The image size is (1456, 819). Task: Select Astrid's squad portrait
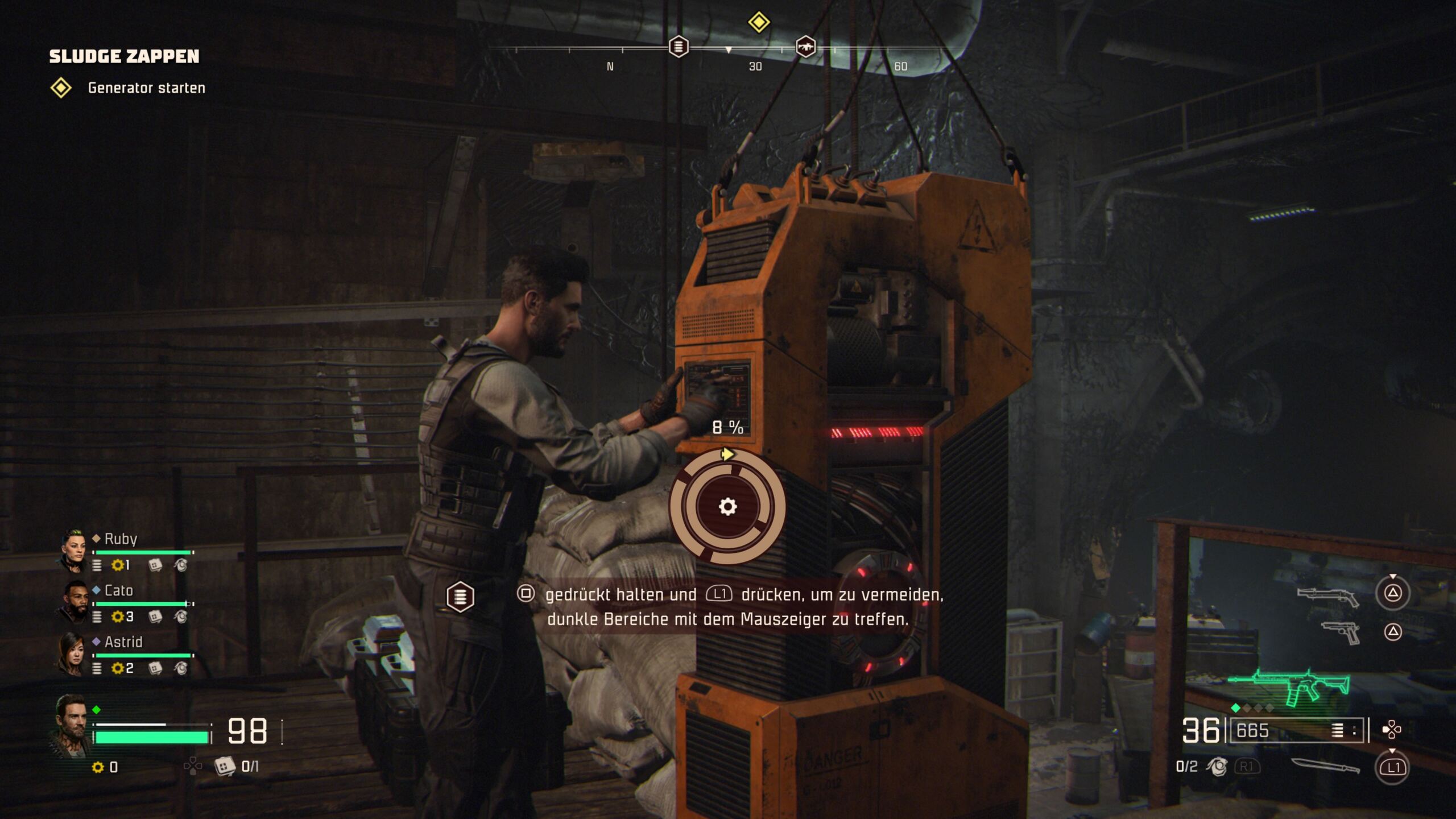(73, 653)
